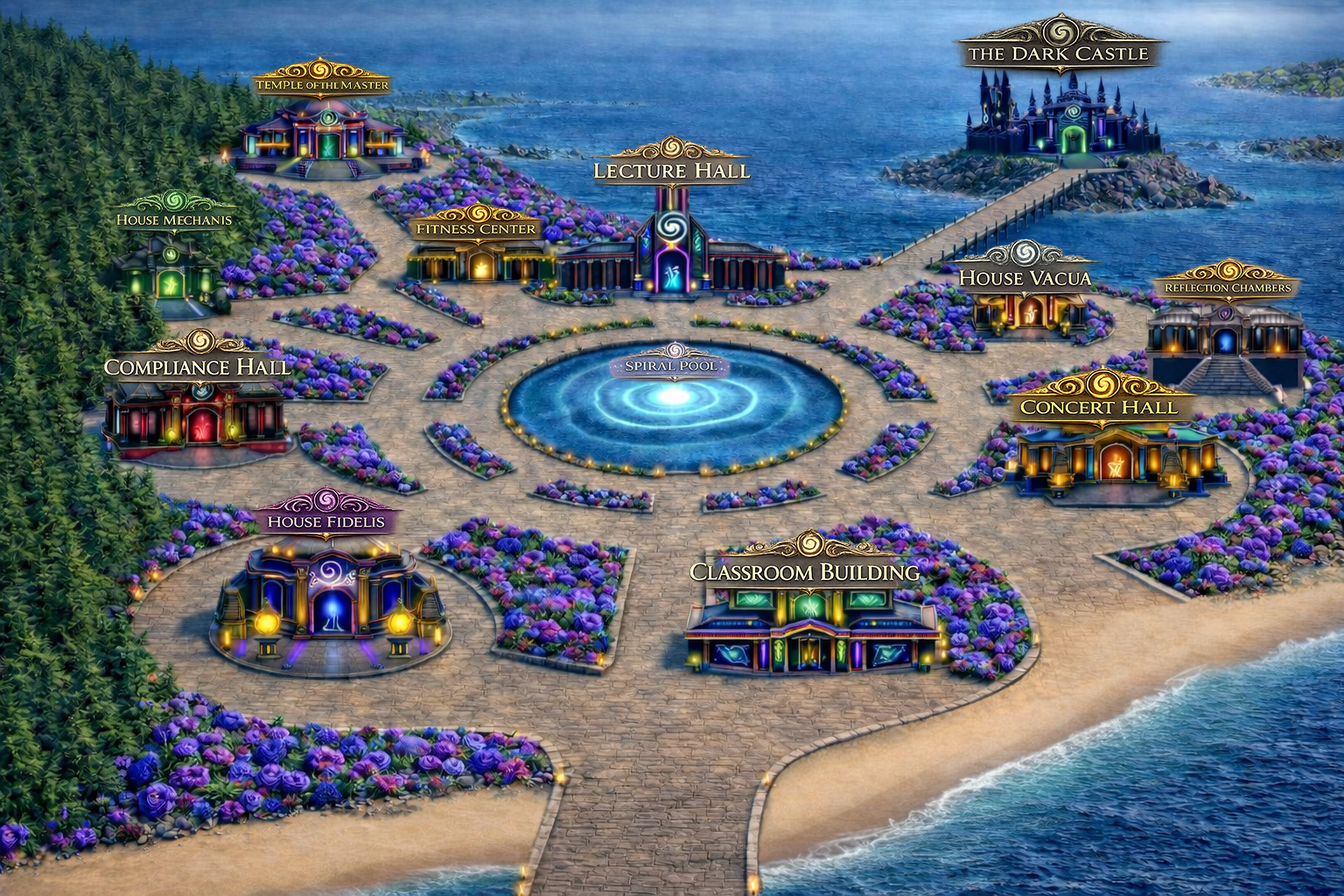This screenshot has width=1344, height=896.
Task: Go to the Fitness Center
Action: click(476, 229)
